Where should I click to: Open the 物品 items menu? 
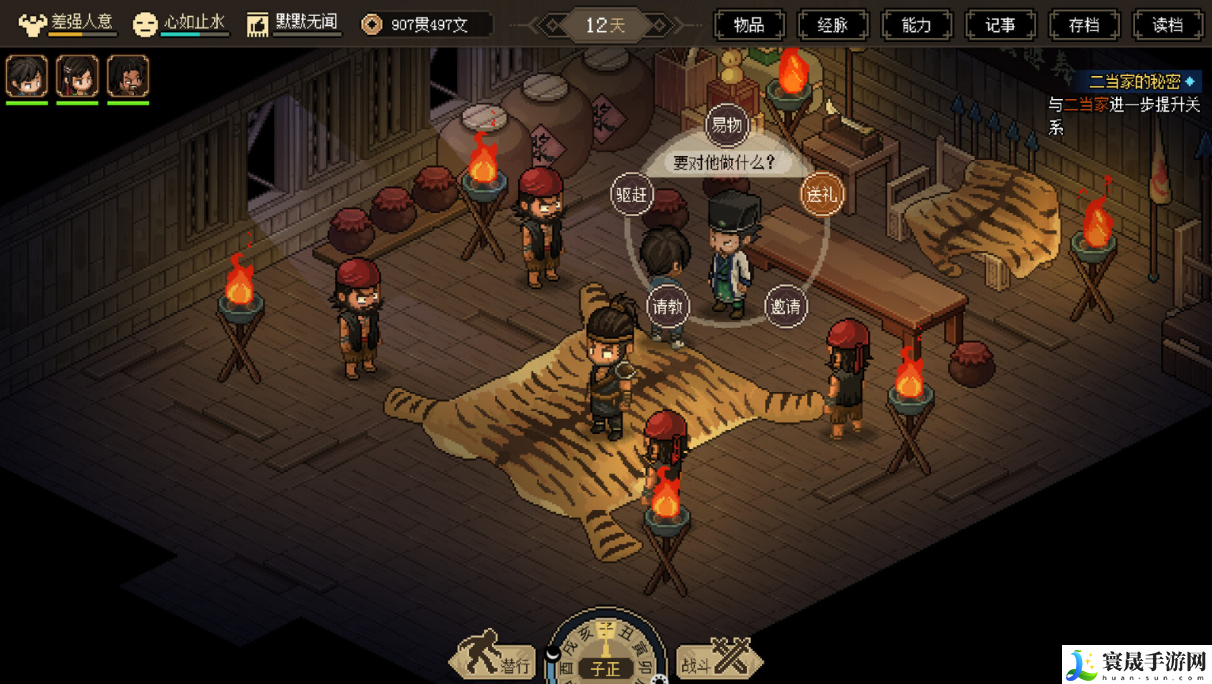(749, 25)
